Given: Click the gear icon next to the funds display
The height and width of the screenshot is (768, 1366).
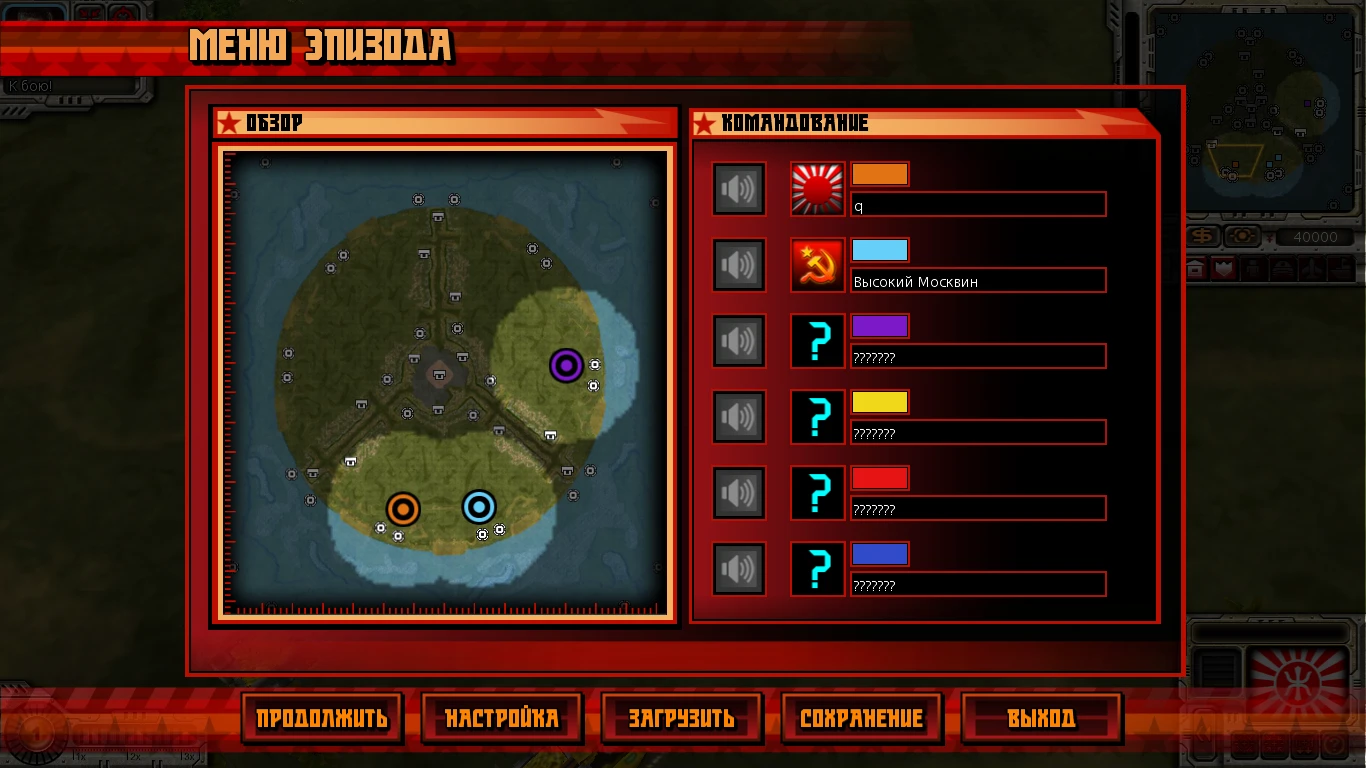Looking at the screenshot, I should (1241, 238).
